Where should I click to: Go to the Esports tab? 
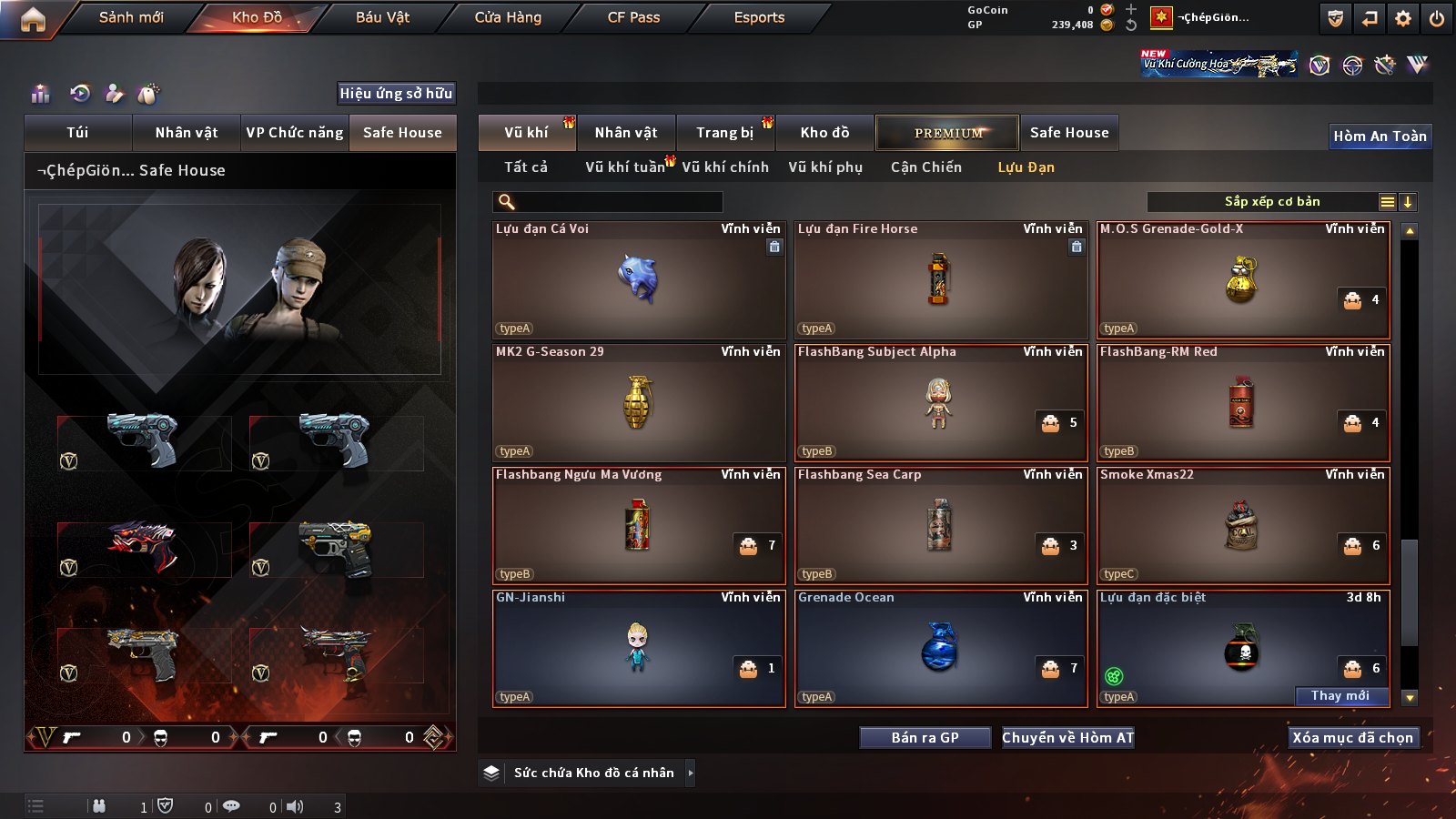pyautogui.click(x=759, y=17)
